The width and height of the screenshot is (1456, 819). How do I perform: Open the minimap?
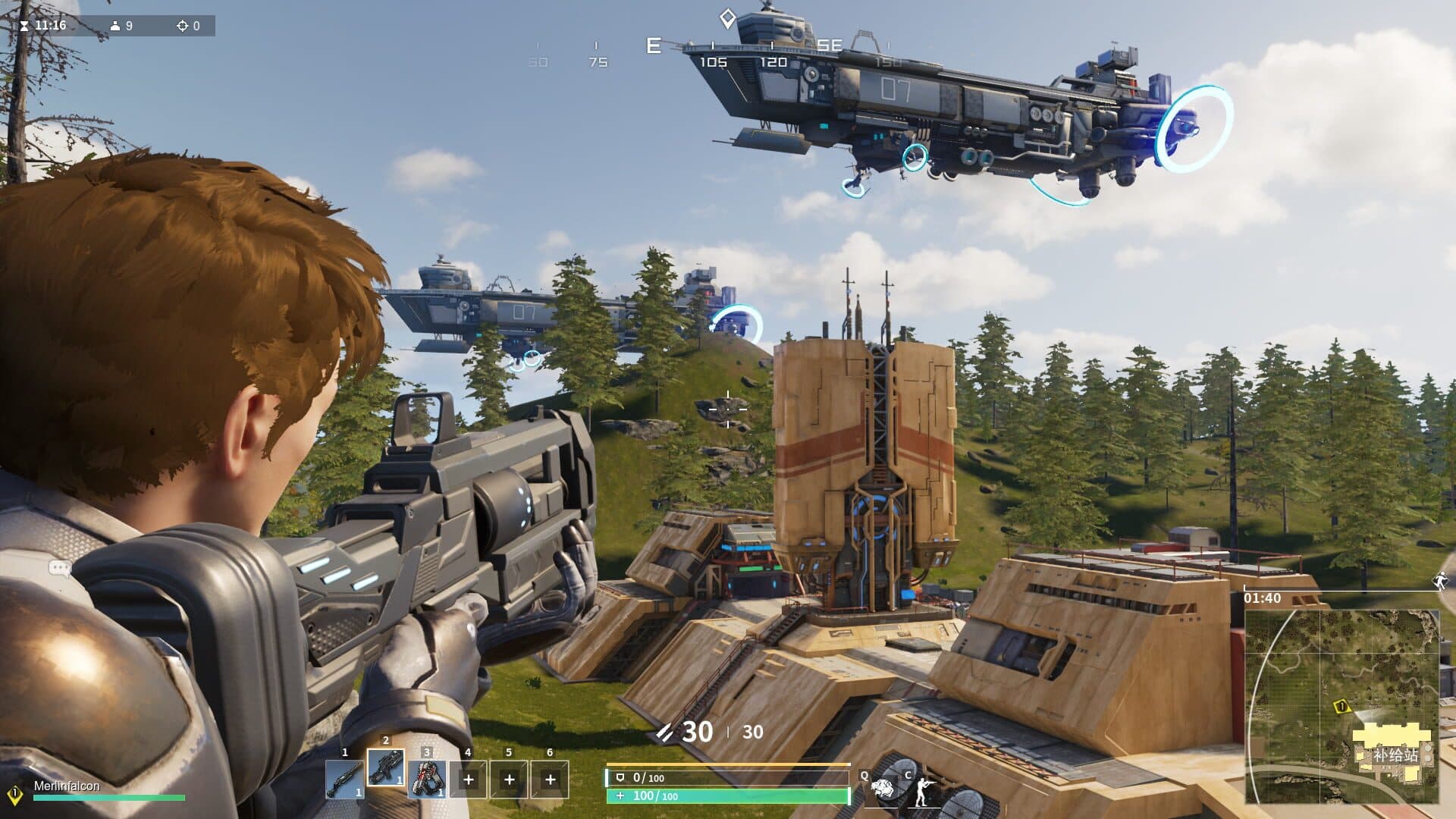[1341, 705]
